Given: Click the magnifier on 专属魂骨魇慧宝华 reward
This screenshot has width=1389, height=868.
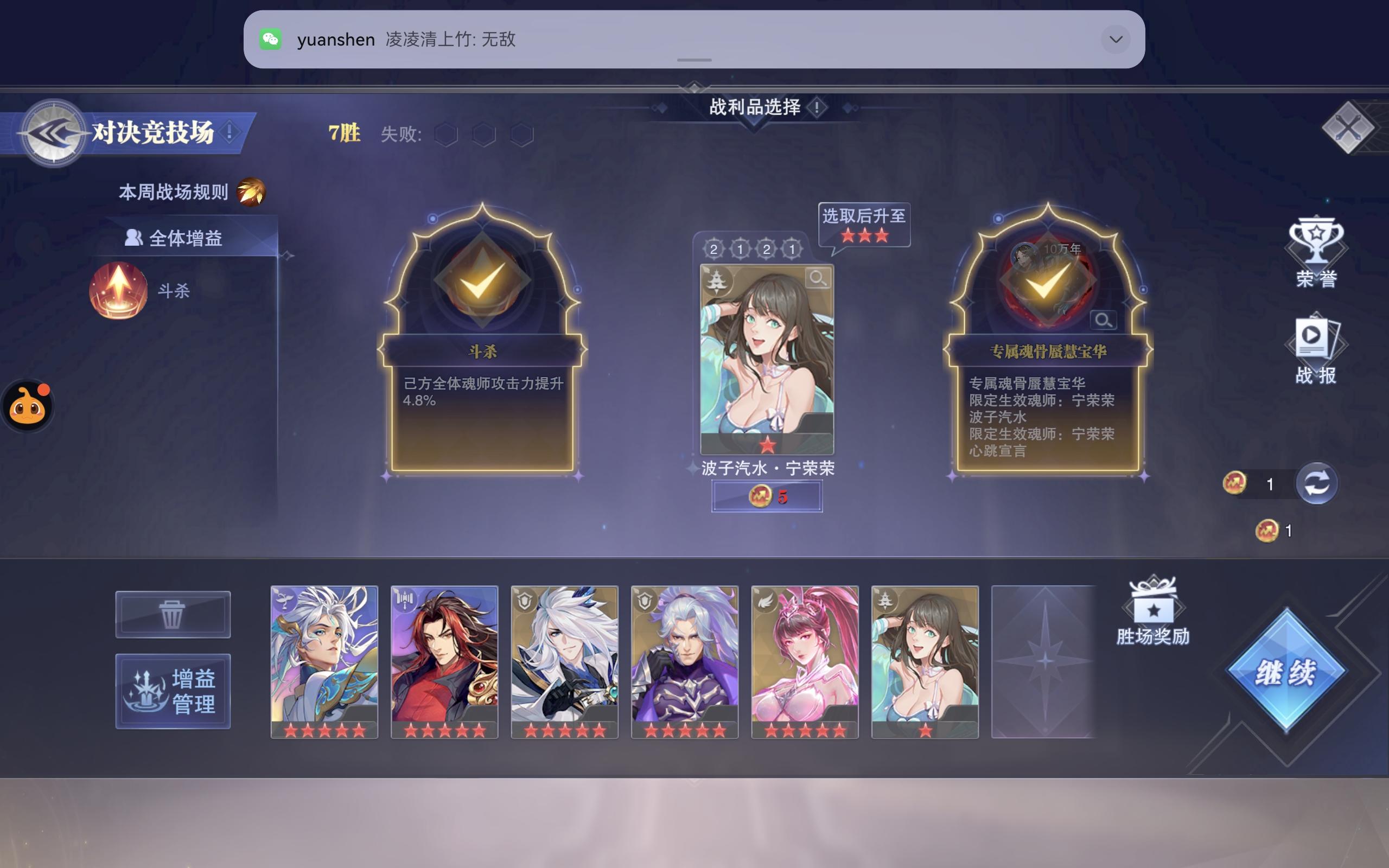Looking at the screenshot, I should (1103, 320).
